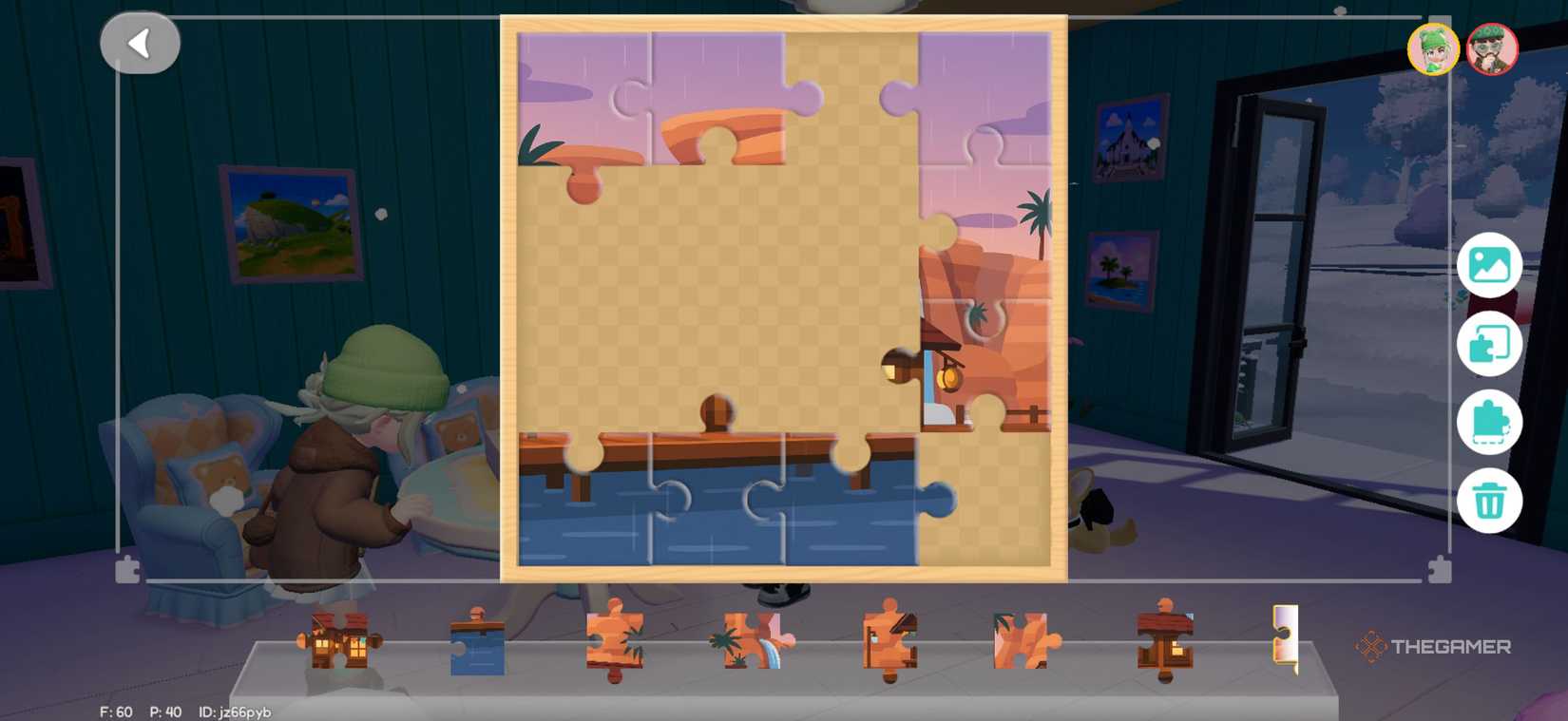Click the THEGAMER watermark logo
Image resolution: width=1568 pixels, height=721 pixels.
pyautogui.click(x=1436, y=647)
